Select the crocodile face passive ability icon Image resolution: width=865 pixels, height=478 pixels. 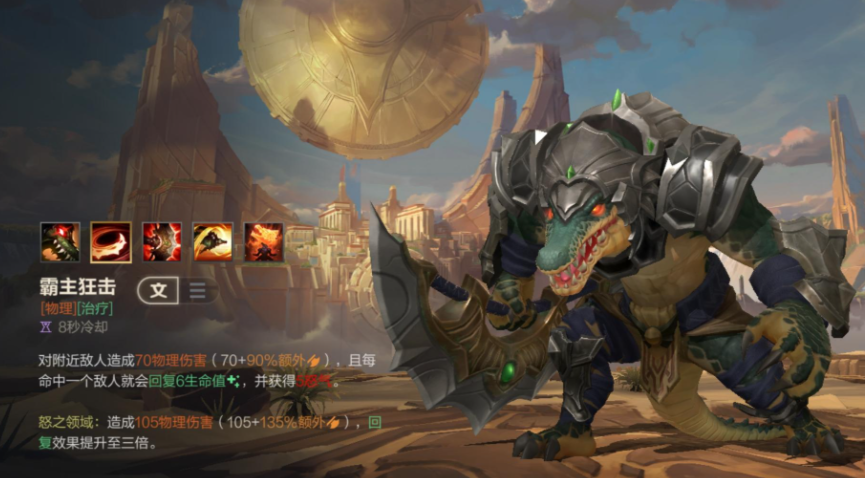click(x=60, y=242)
